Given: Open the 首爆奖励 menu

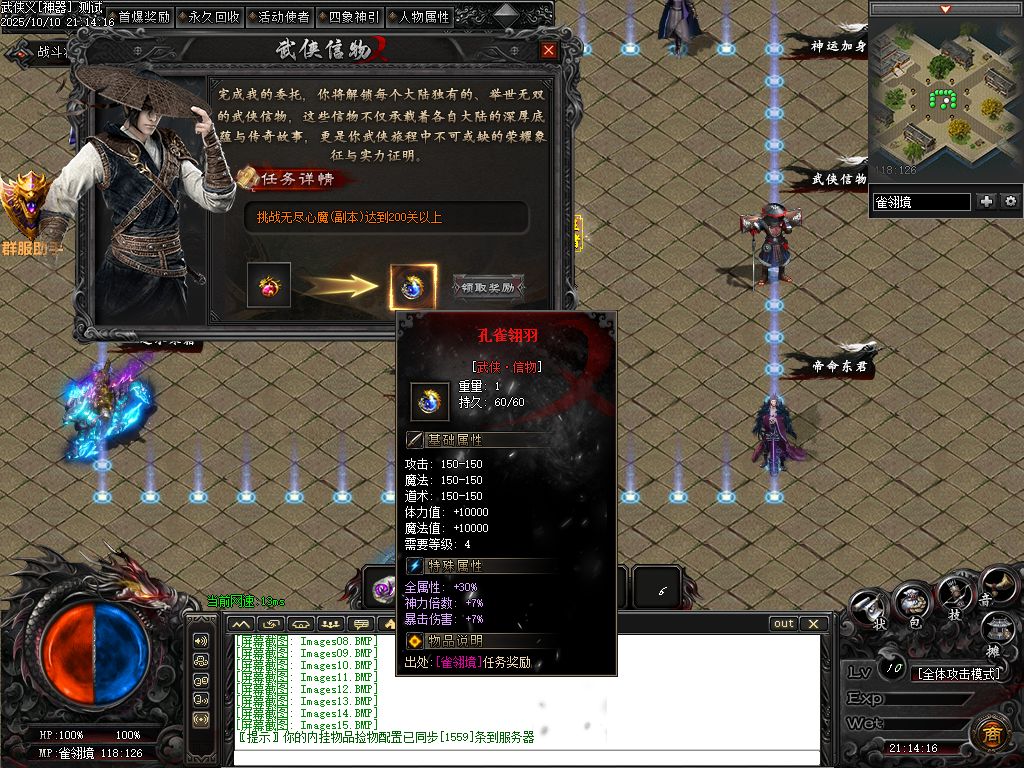Looking at the screenshot, I should pos(144,17).
